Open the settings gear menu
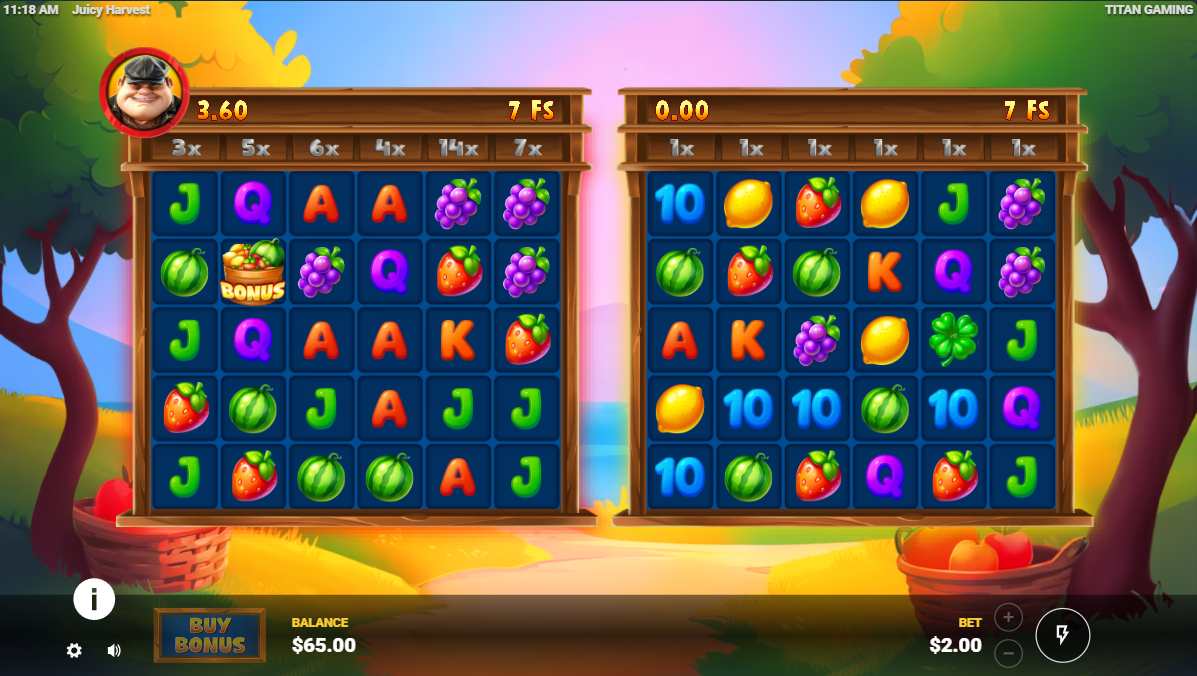Screen dimensions: 1197x676 tap(74, 650)
